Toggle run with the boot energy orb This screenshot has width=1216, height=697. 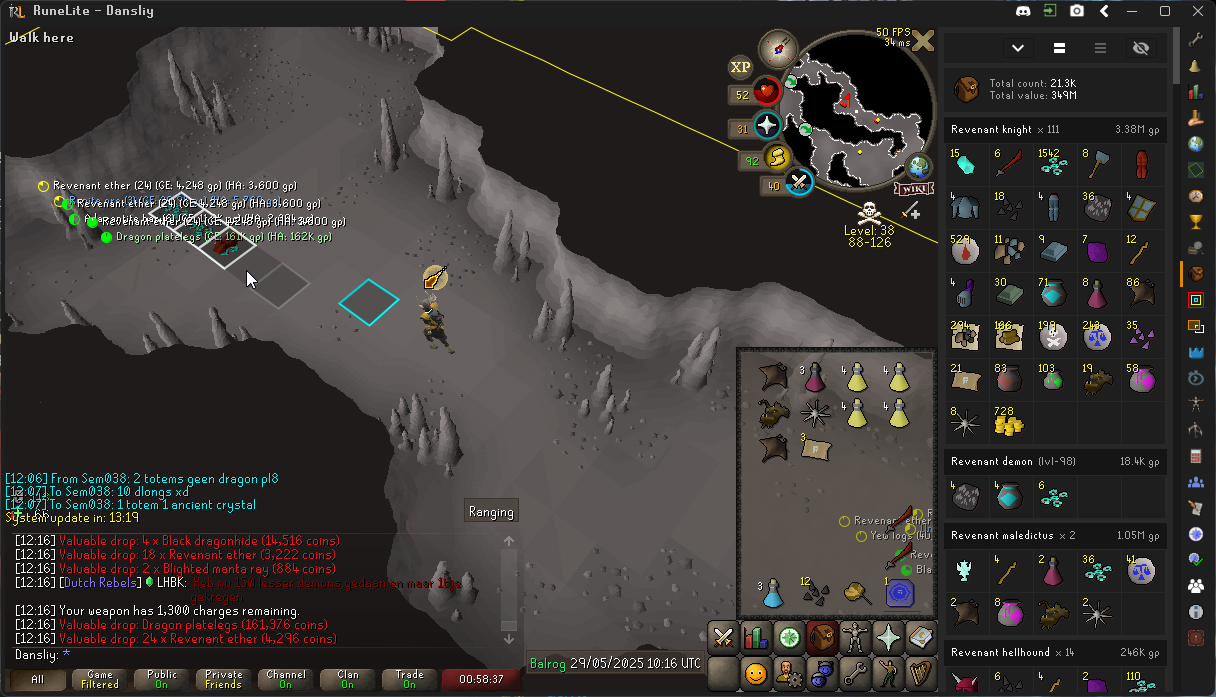(x=776, y=158)
